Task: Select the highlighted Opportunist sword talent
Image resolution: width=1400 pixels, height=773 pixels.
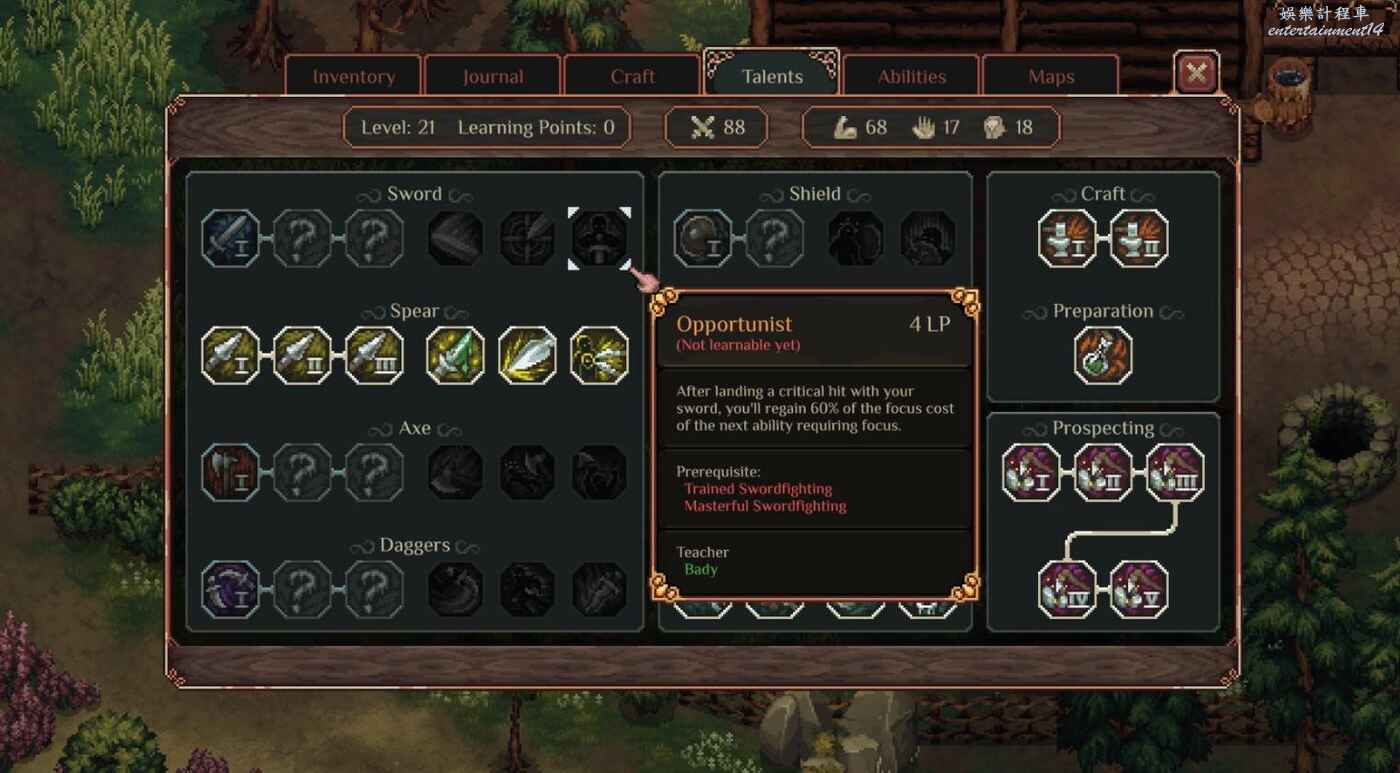Action: [600, 238]
